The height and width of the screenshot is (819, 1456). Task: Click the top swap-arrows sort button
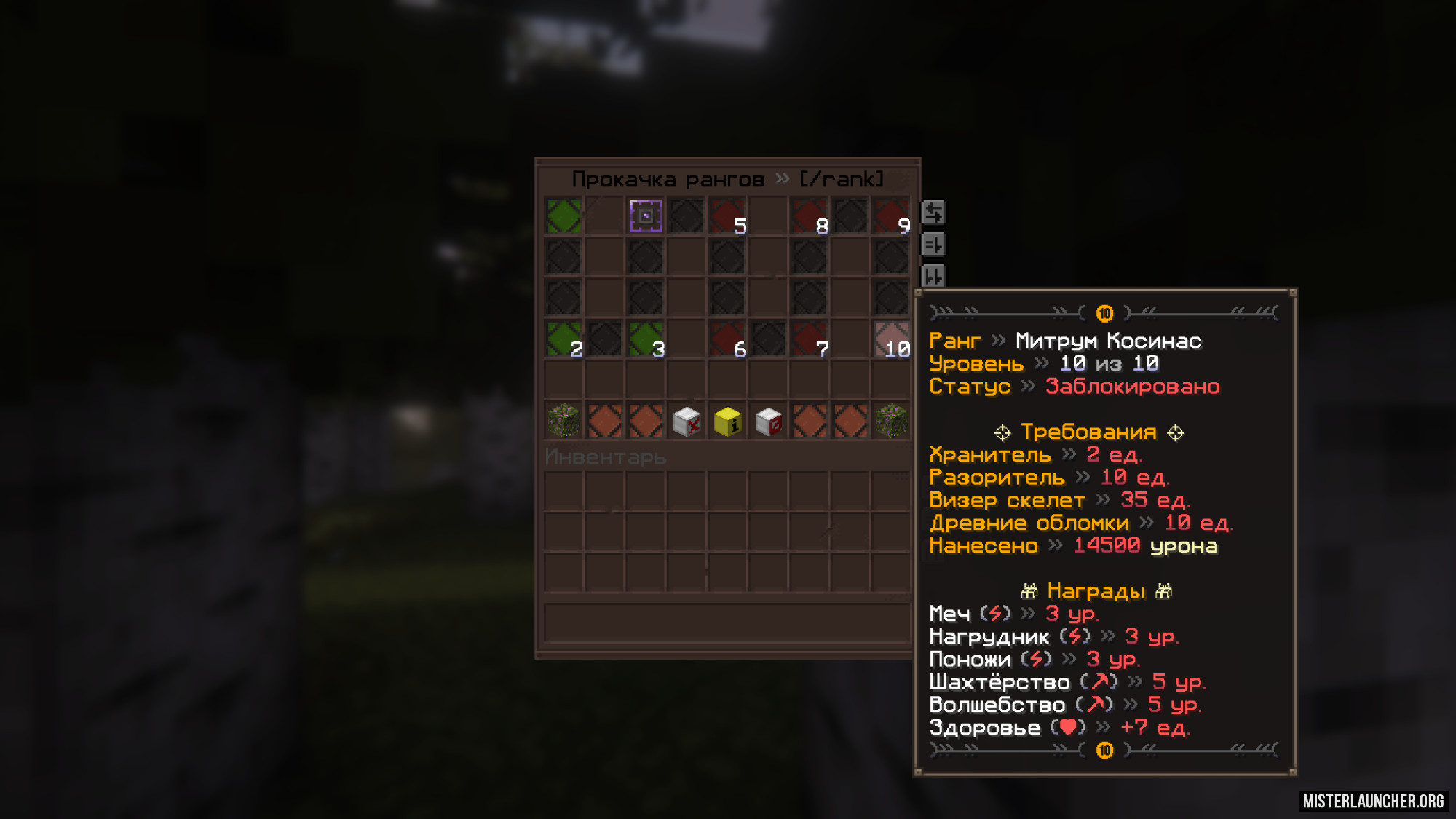[933, 213]
